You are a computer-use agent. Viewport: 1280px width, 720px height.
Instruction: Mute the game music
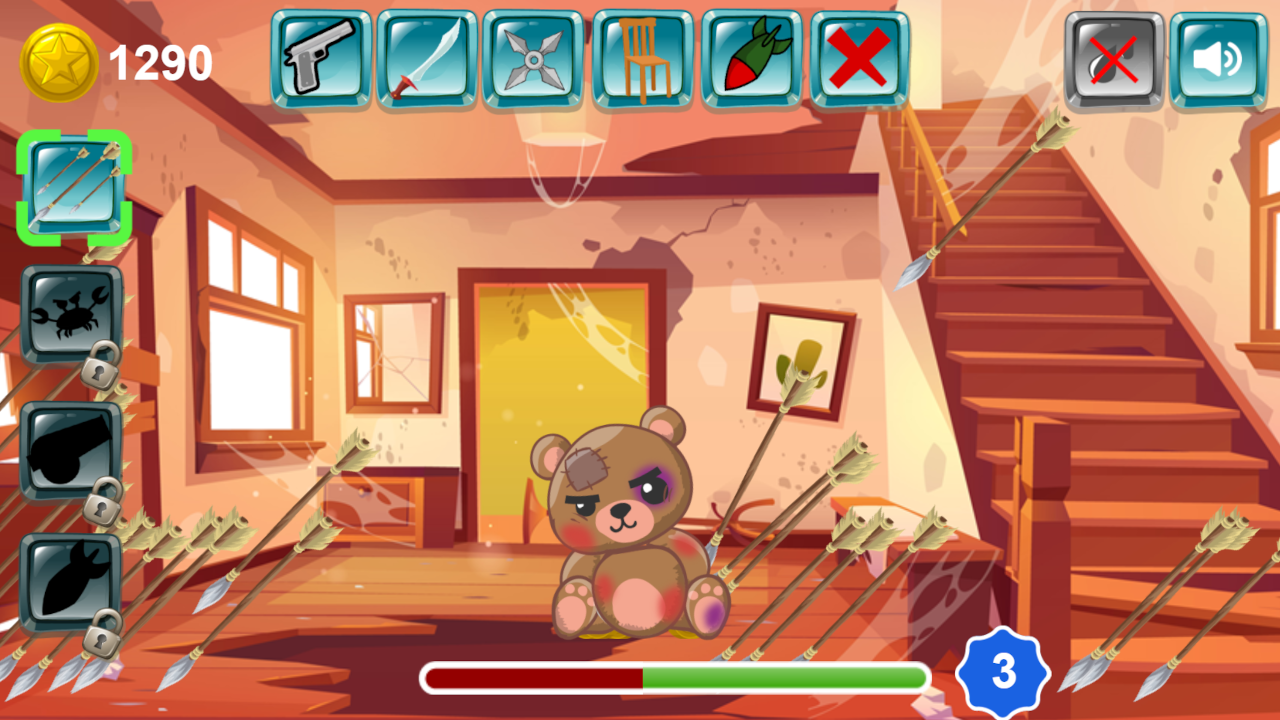pyautogui.click(x=1114, y=60)
